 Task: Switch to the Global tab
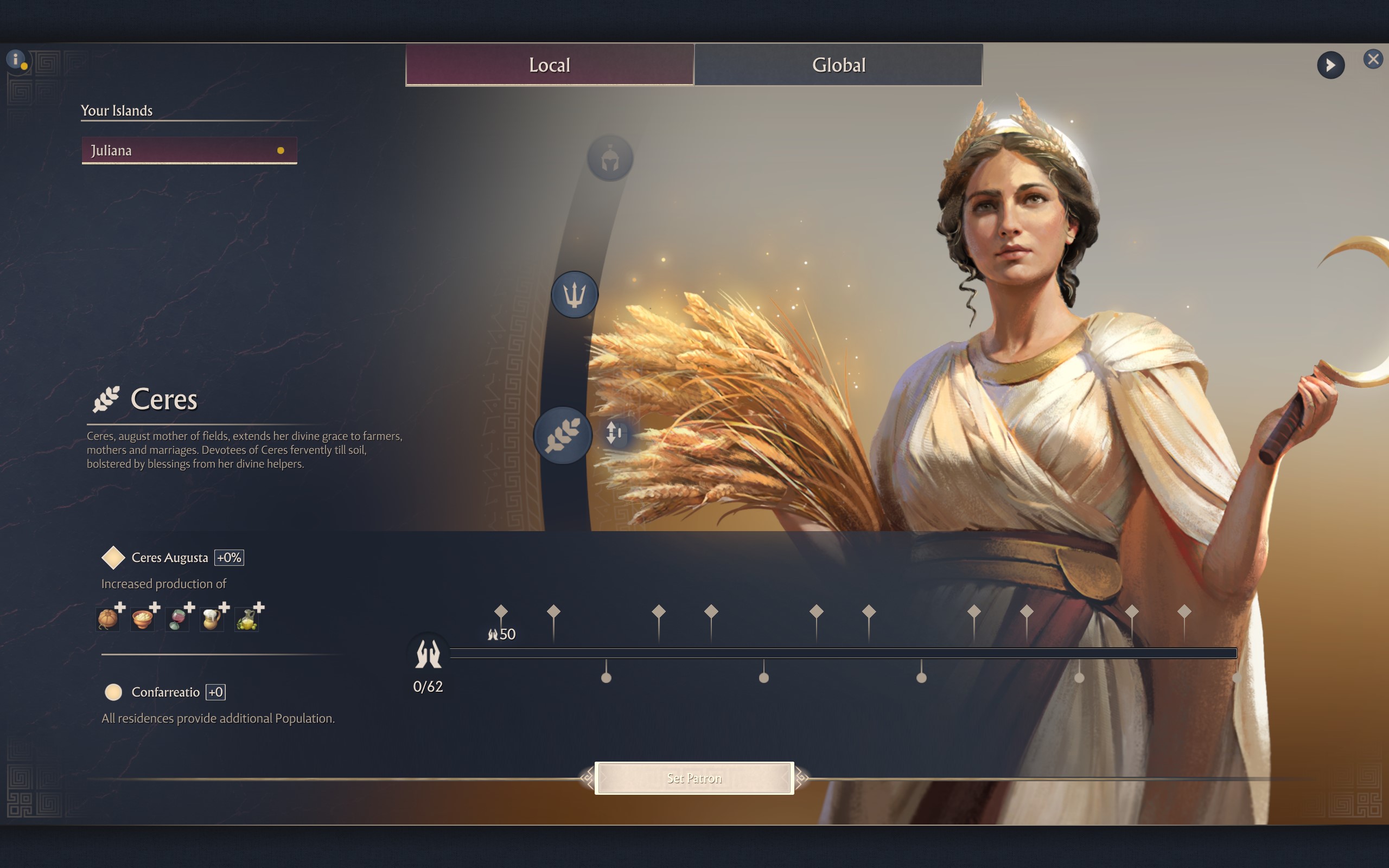point(838,65)
